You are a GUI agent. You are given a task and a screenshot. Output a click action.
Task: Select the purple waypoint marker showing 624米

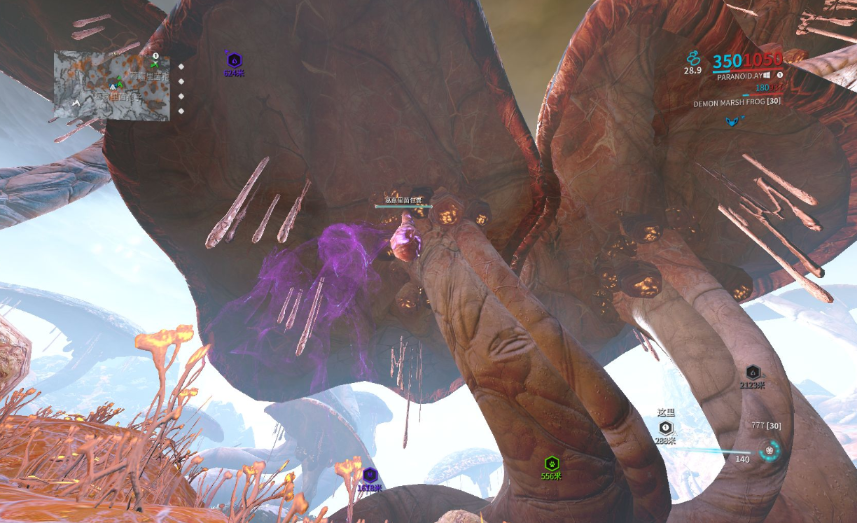coord(233,61)
